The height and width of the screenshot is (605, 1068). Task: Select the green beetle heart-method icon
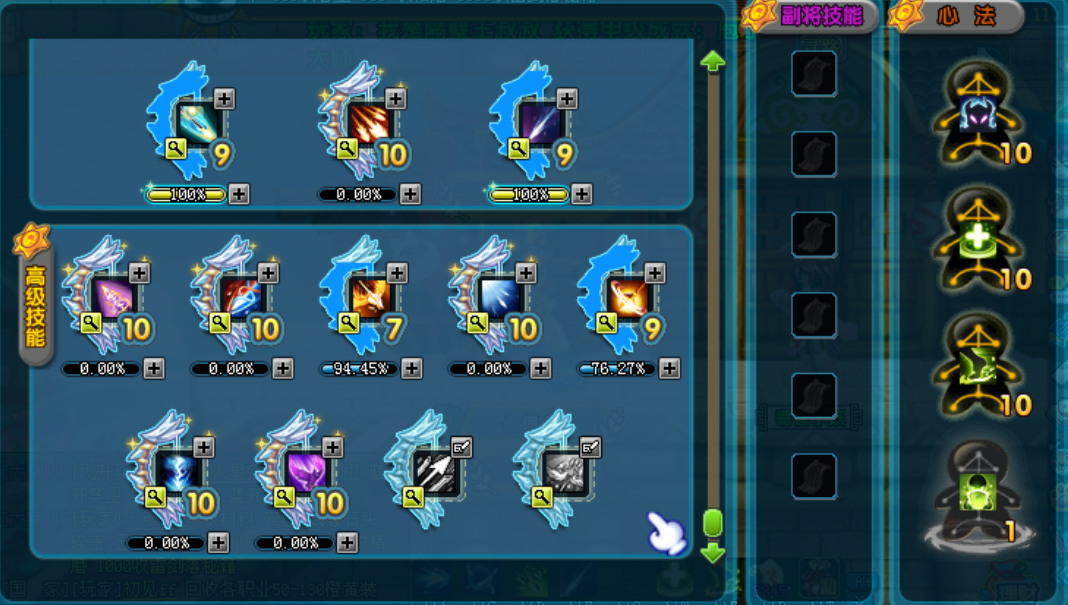978,491
